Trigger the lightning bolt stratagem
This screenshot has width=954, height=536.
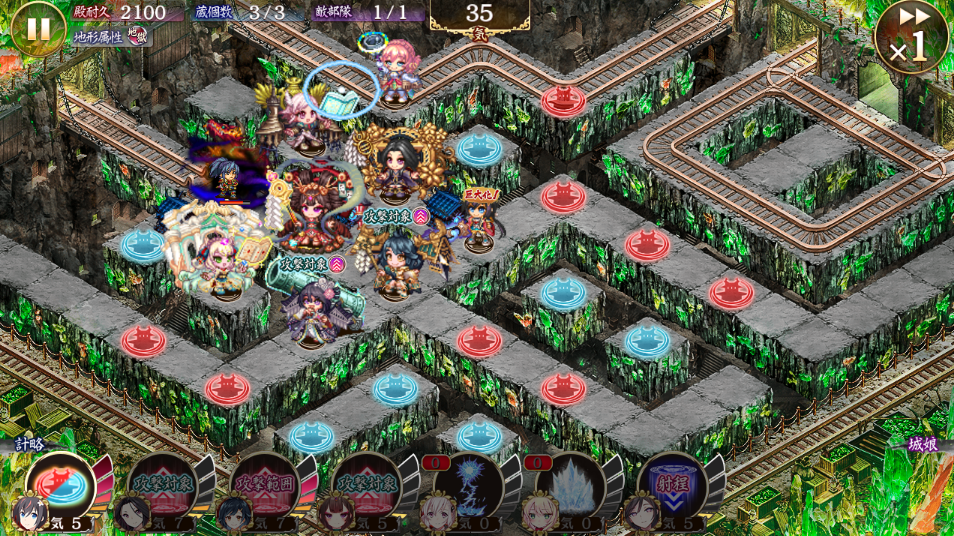pos(468,486)
